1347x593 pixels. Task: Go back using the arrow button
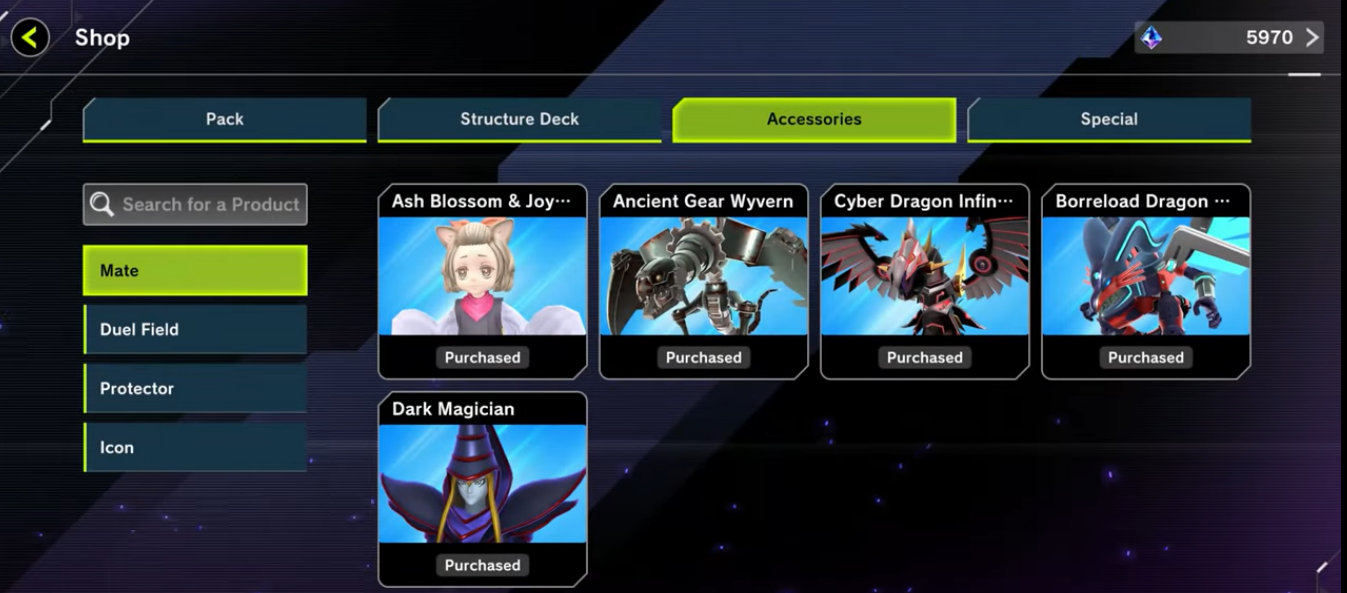coord(30,38)
